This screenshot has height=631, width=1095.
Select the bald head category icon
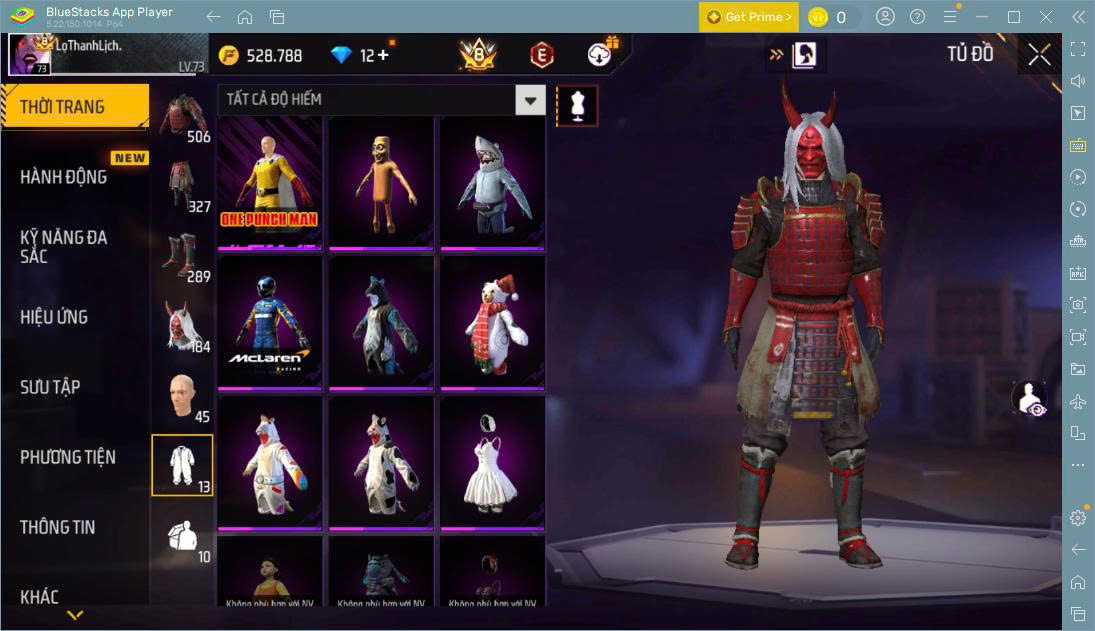pyautogui.click(x=182, y=395)
